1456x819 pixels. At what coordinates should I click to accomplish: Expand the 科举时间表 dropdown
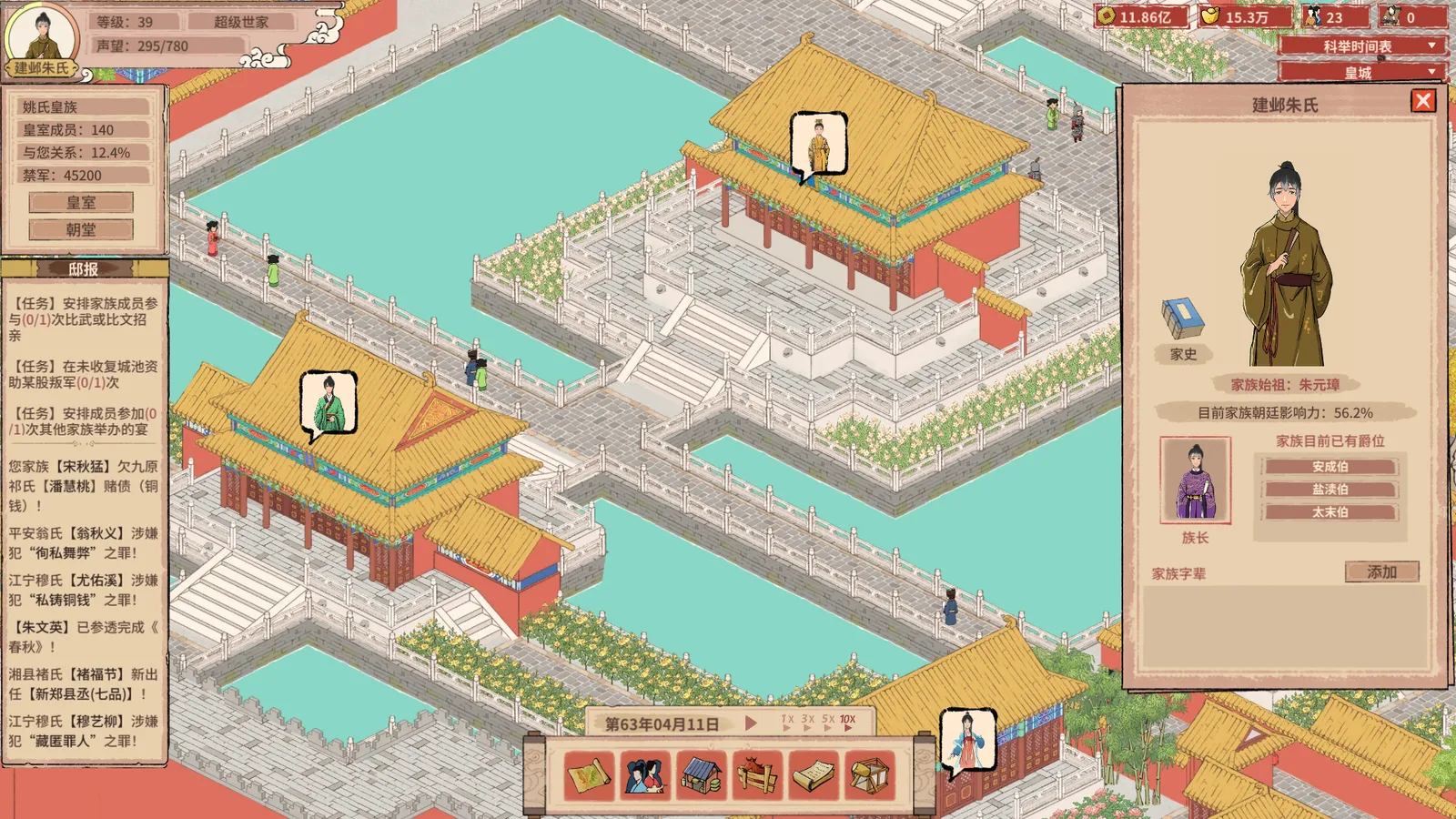pos(1360,45)
